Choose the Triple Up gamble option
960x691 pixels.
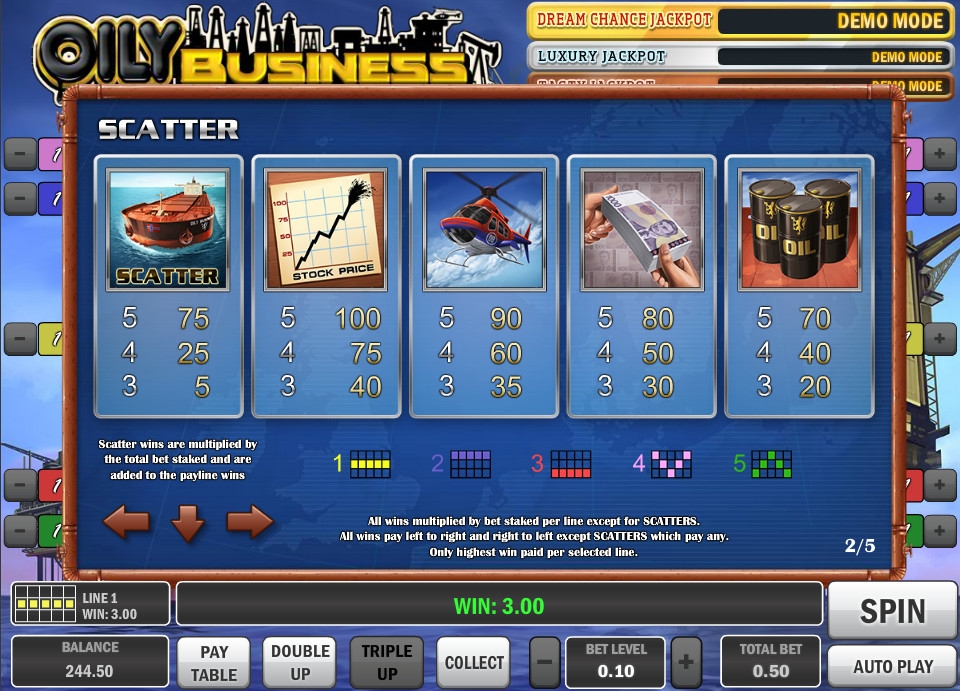coord(387,663)
